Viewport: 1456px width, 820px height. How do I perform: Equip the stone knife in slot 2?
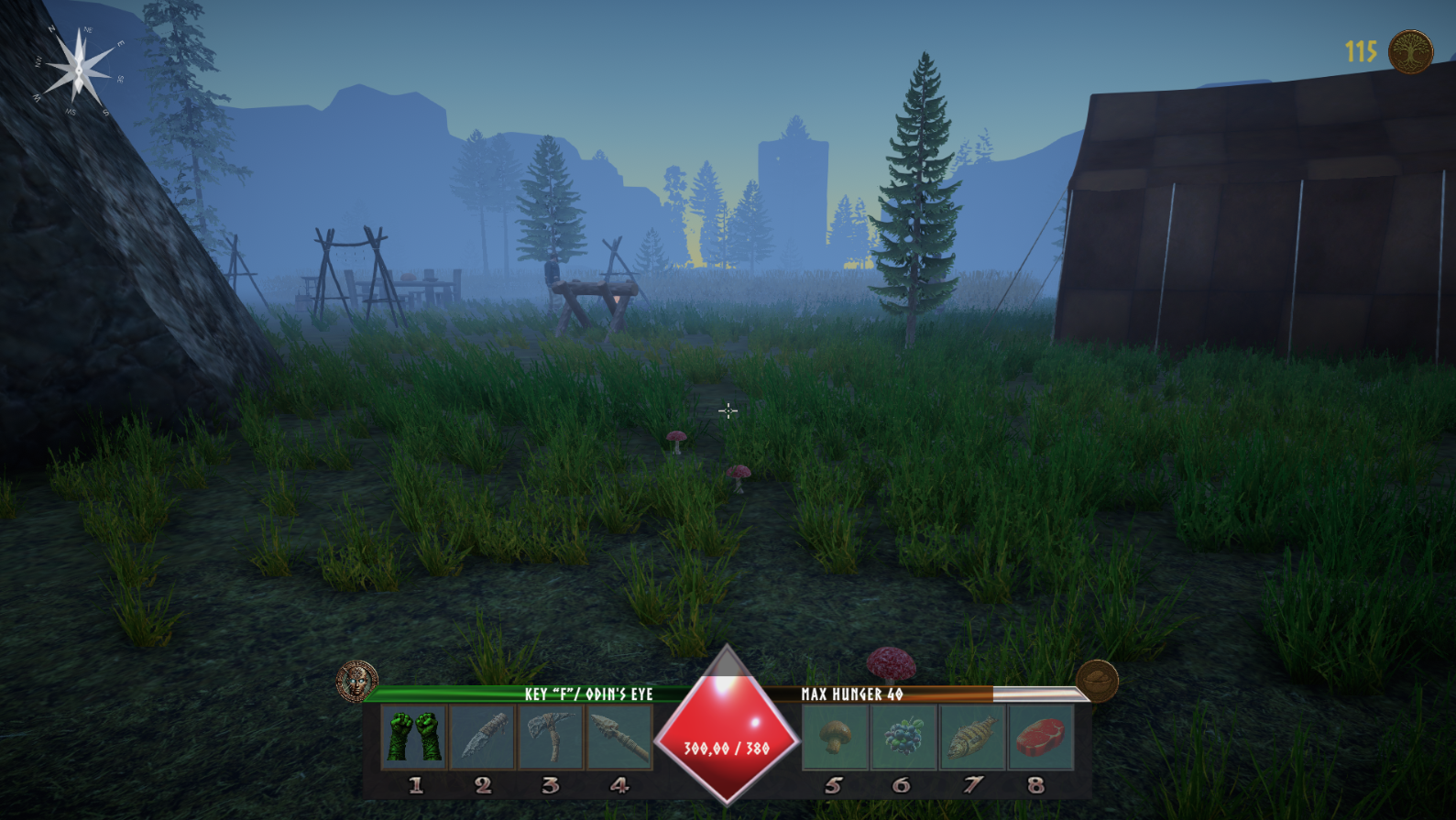click(x=482, y=737)
